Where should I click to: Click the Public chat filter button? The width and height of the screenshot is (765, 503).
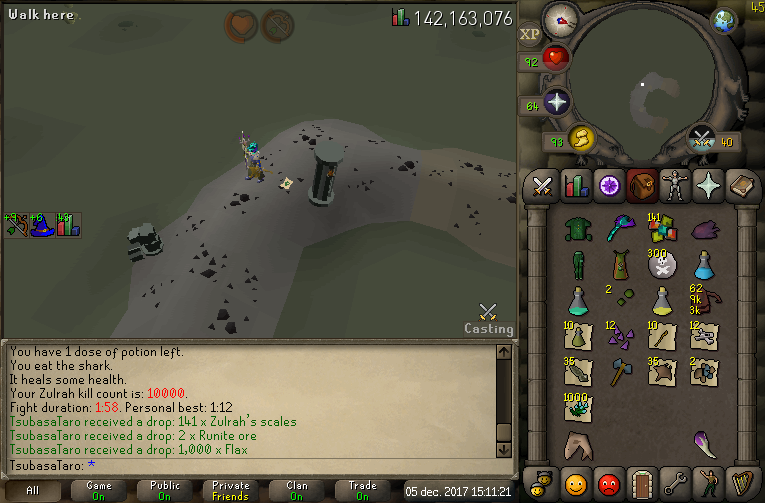click(165, 490)
